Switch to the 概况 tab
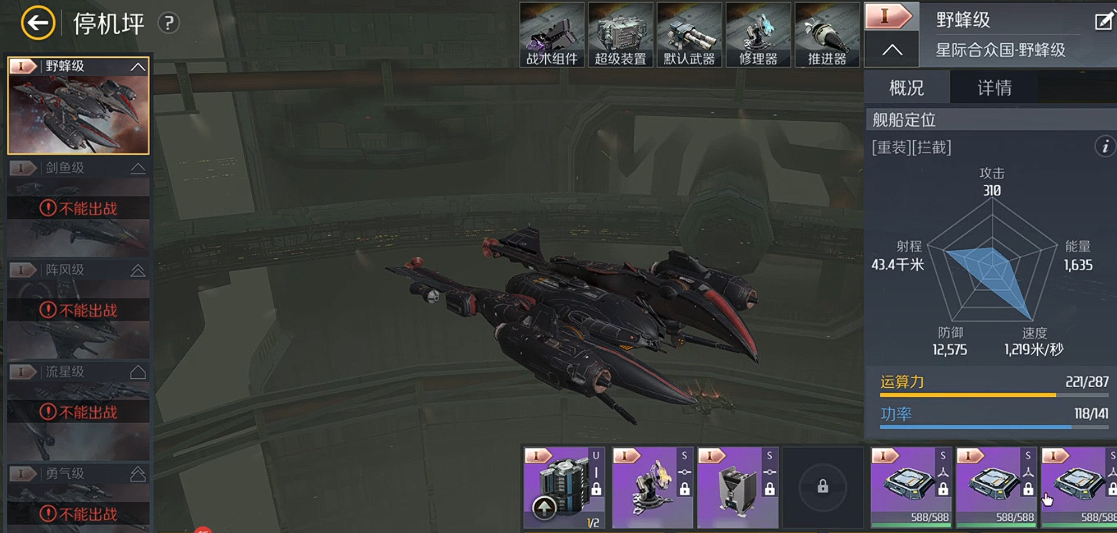The width and height of the screenshot is (1117, 533). click(906, 88)
